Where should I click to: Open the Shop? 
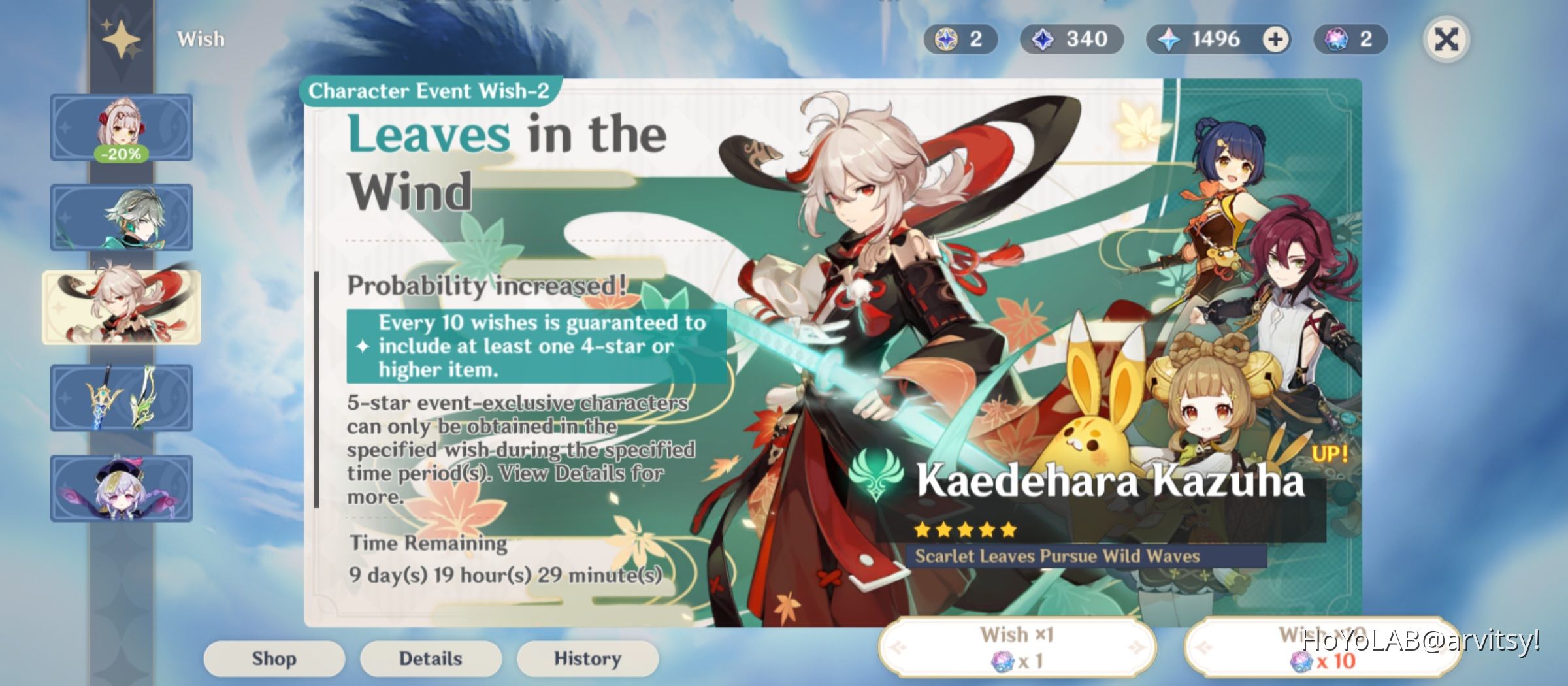(273, 659)
